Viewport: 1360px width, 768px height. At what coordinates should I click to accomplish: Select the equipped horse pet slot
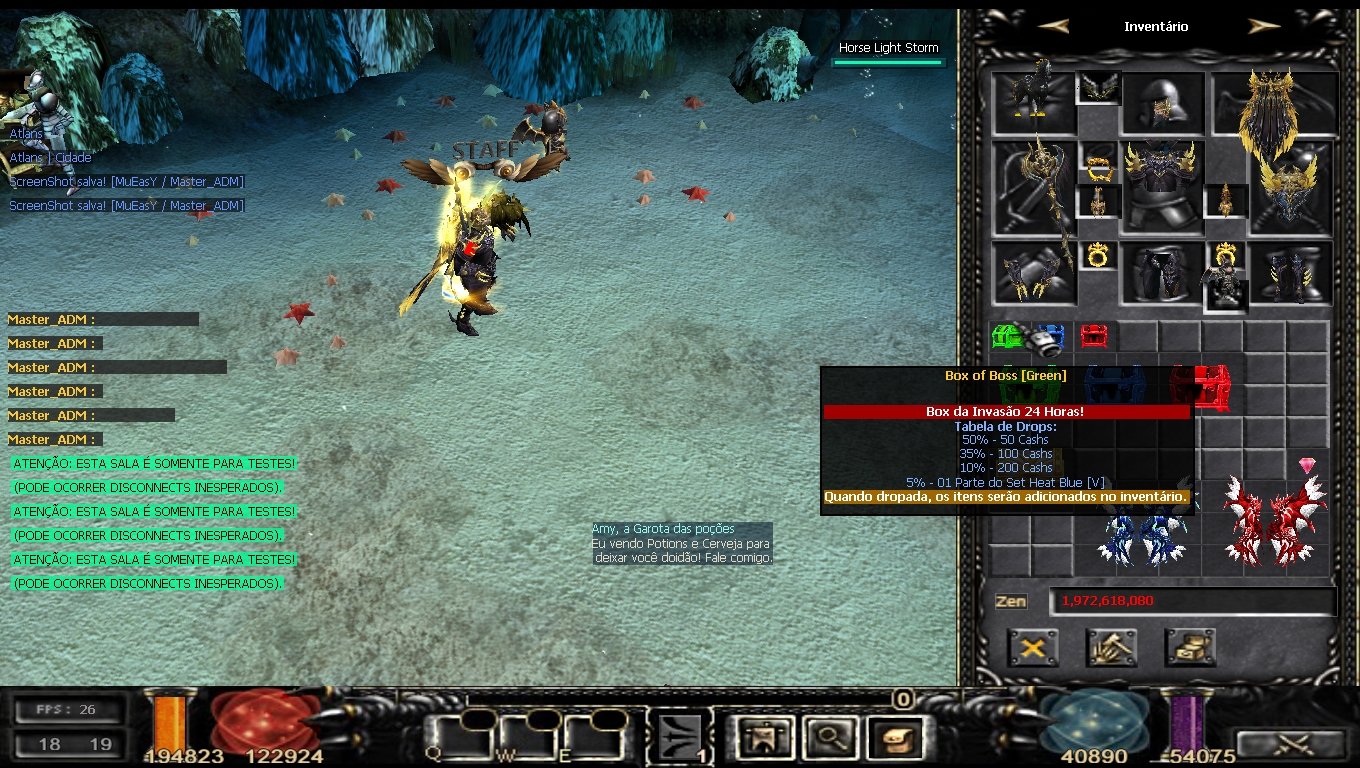point(1033,100)
